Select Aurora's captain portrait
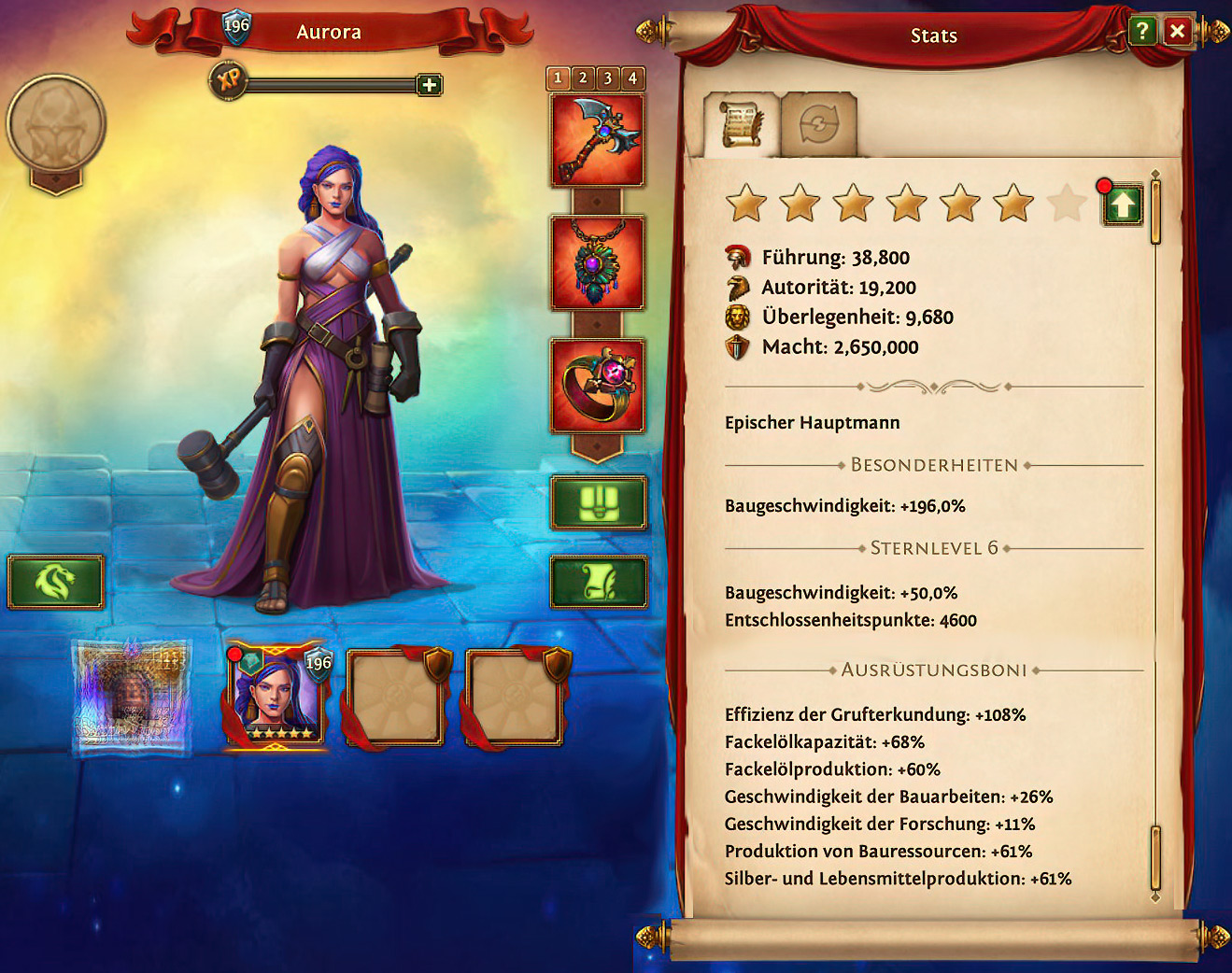This screenshot has height=973, width=1232. 276,697
